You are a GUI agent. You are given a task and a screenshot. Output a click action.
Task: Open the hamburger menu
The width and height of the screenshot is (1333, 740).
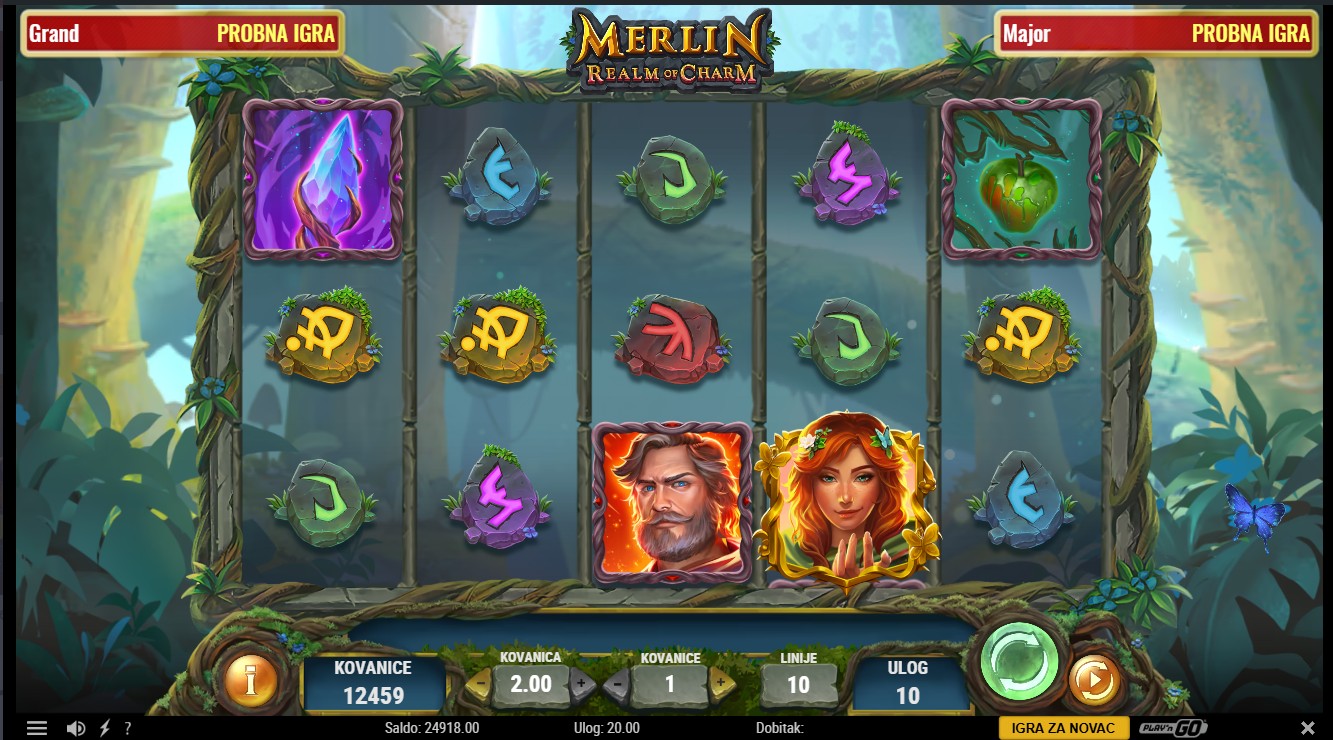(x=37, y=728)
